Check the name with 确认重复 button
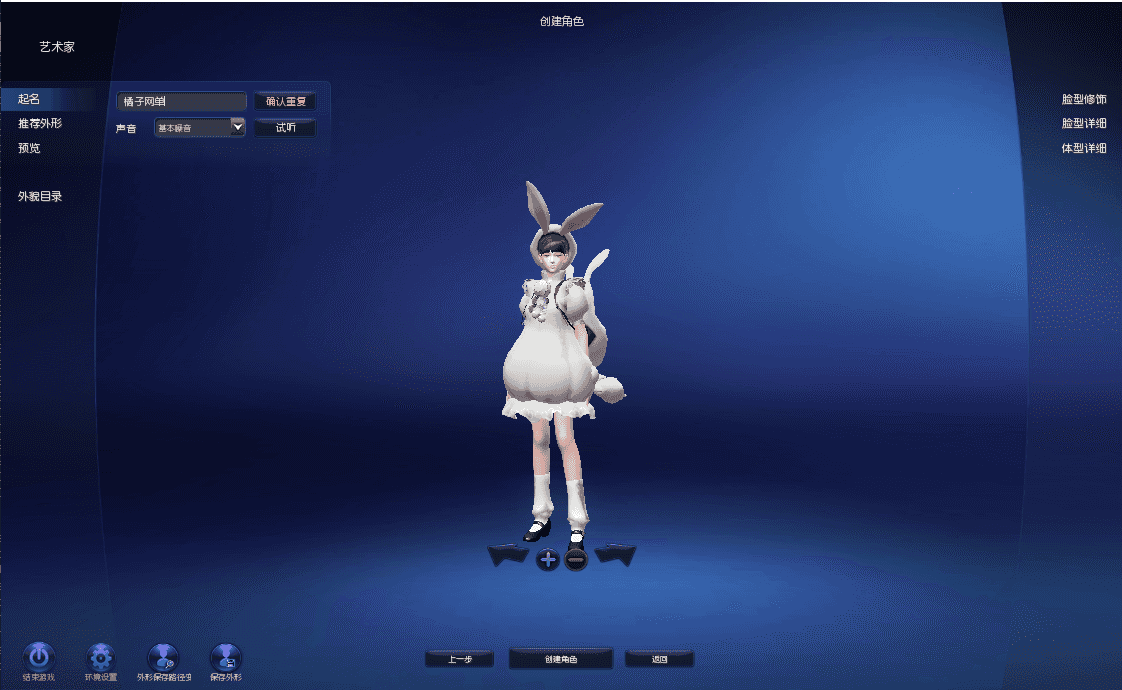1122x690 pixels. [284, 101]
